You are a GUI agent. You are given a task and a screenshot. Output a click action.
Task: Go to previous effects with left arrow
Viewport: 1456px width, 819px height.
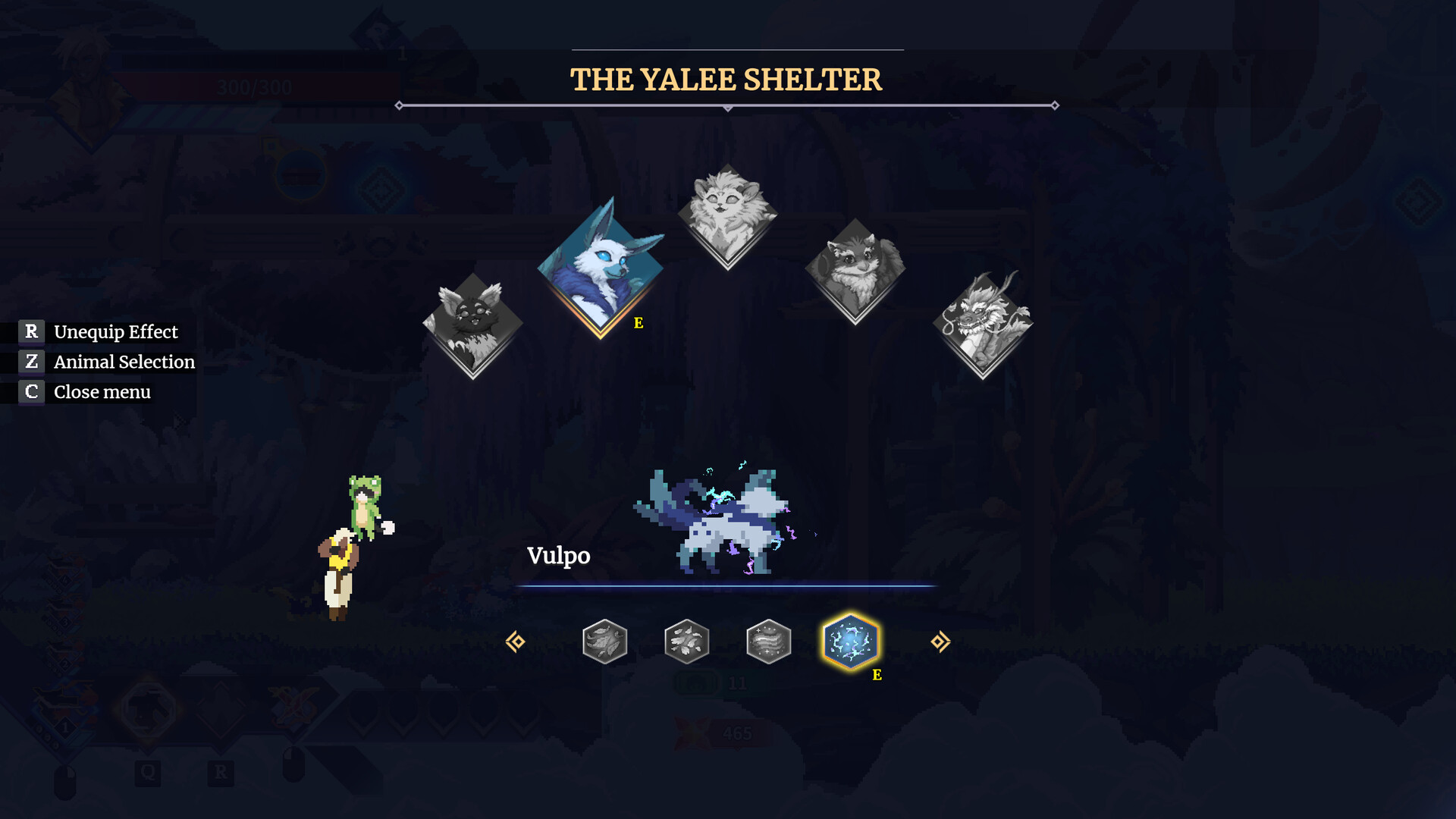pos(516,642)
